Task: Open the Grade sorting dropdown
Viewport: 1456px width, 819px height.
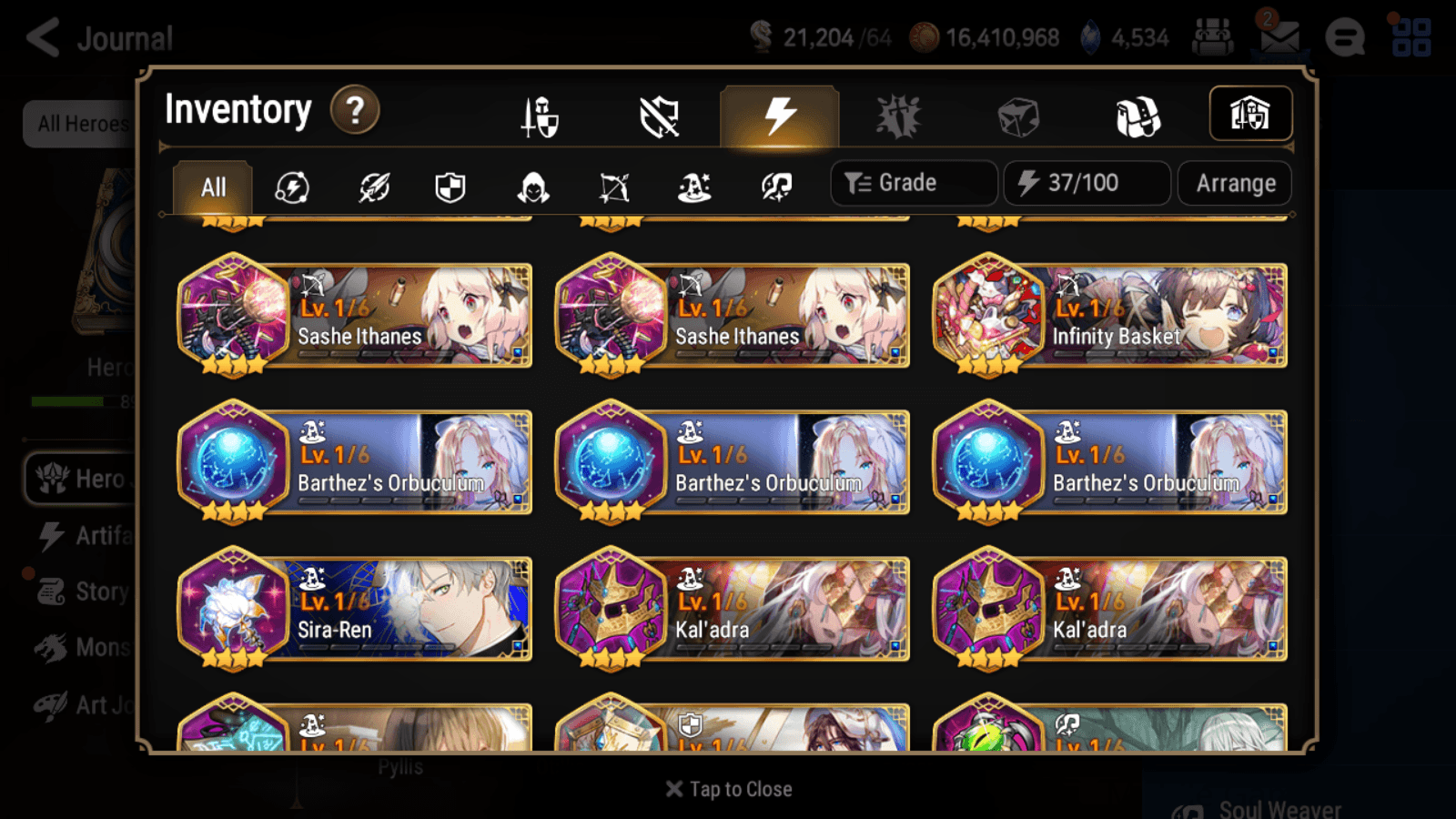Action: (x=913, y=182)
